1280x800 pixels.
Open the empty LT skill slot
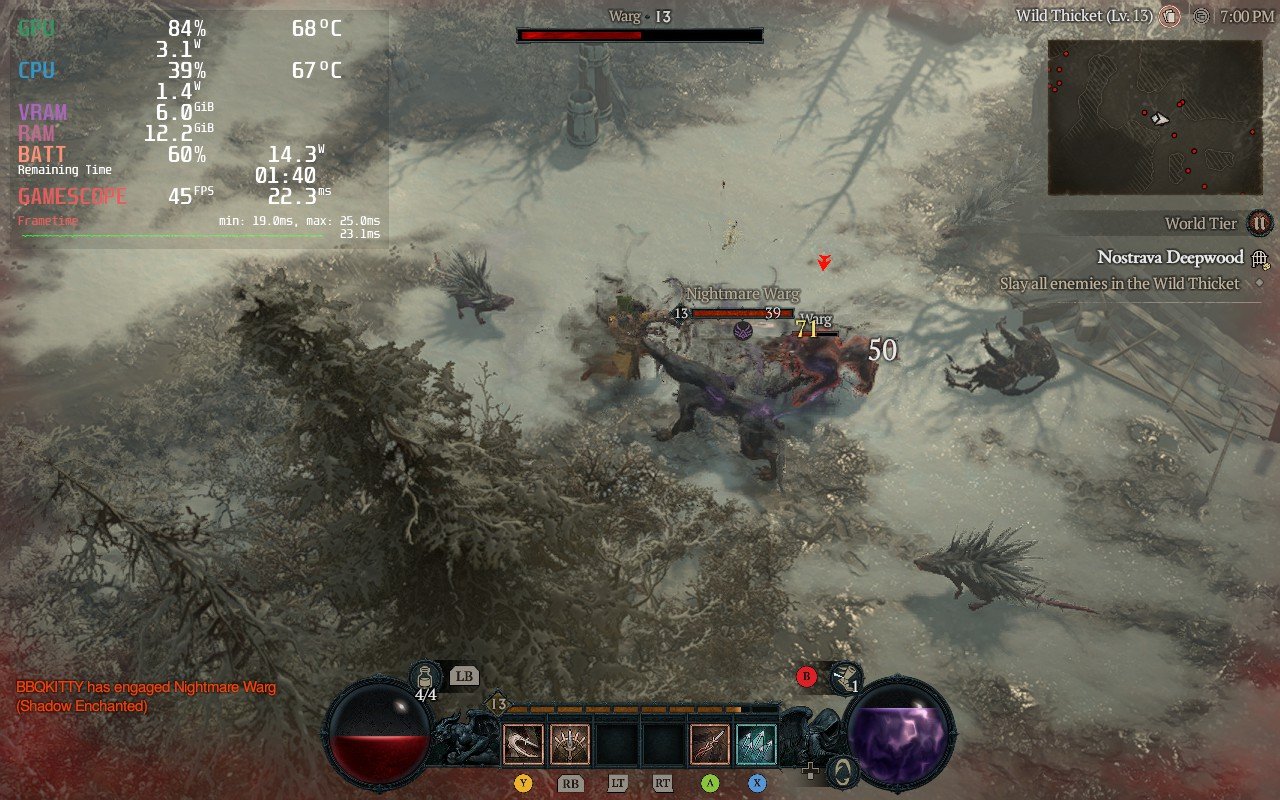click(618, 744)
